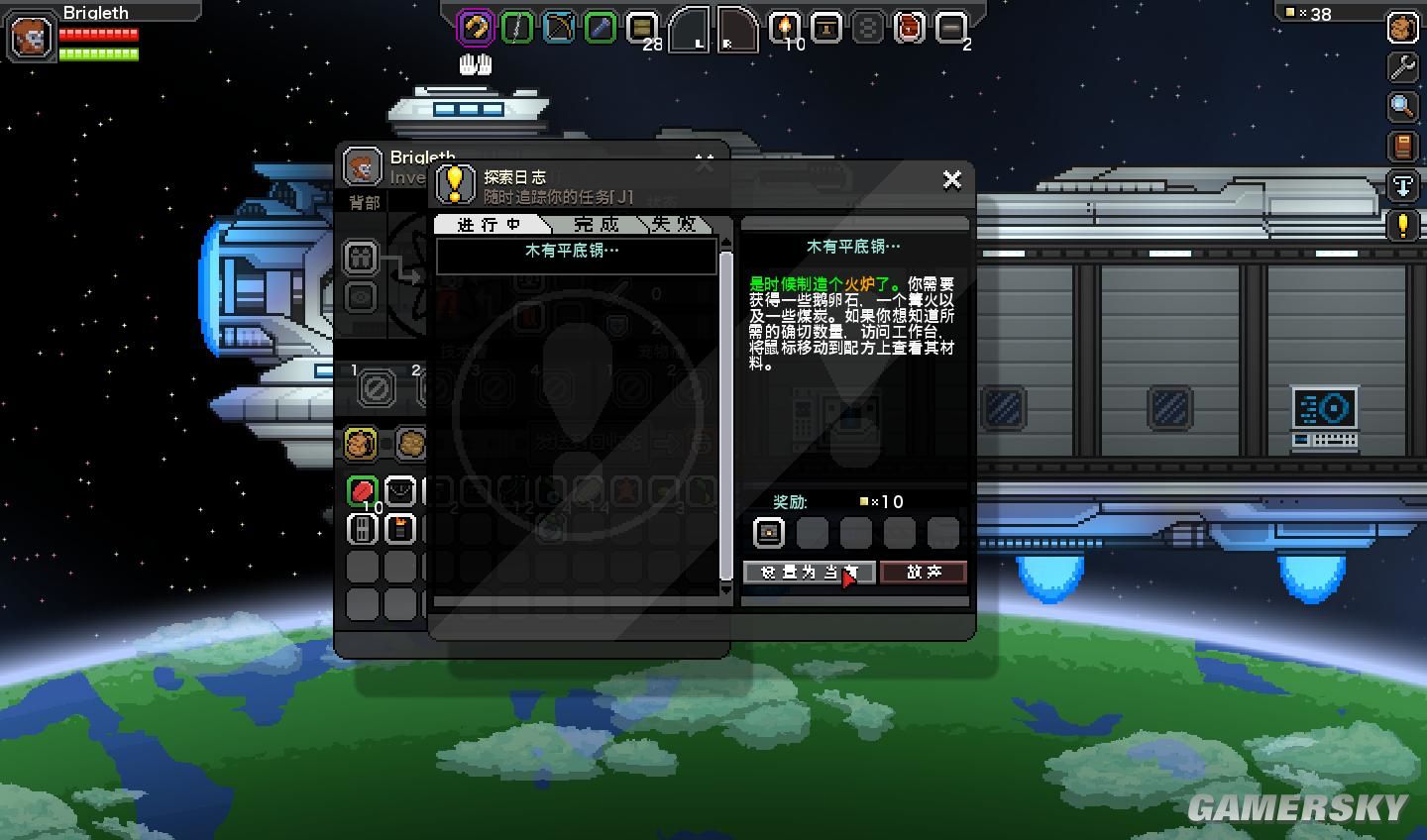Close the quest journal window
Viewport: 1427px width, 840px height.
click(x=951, y=179)
